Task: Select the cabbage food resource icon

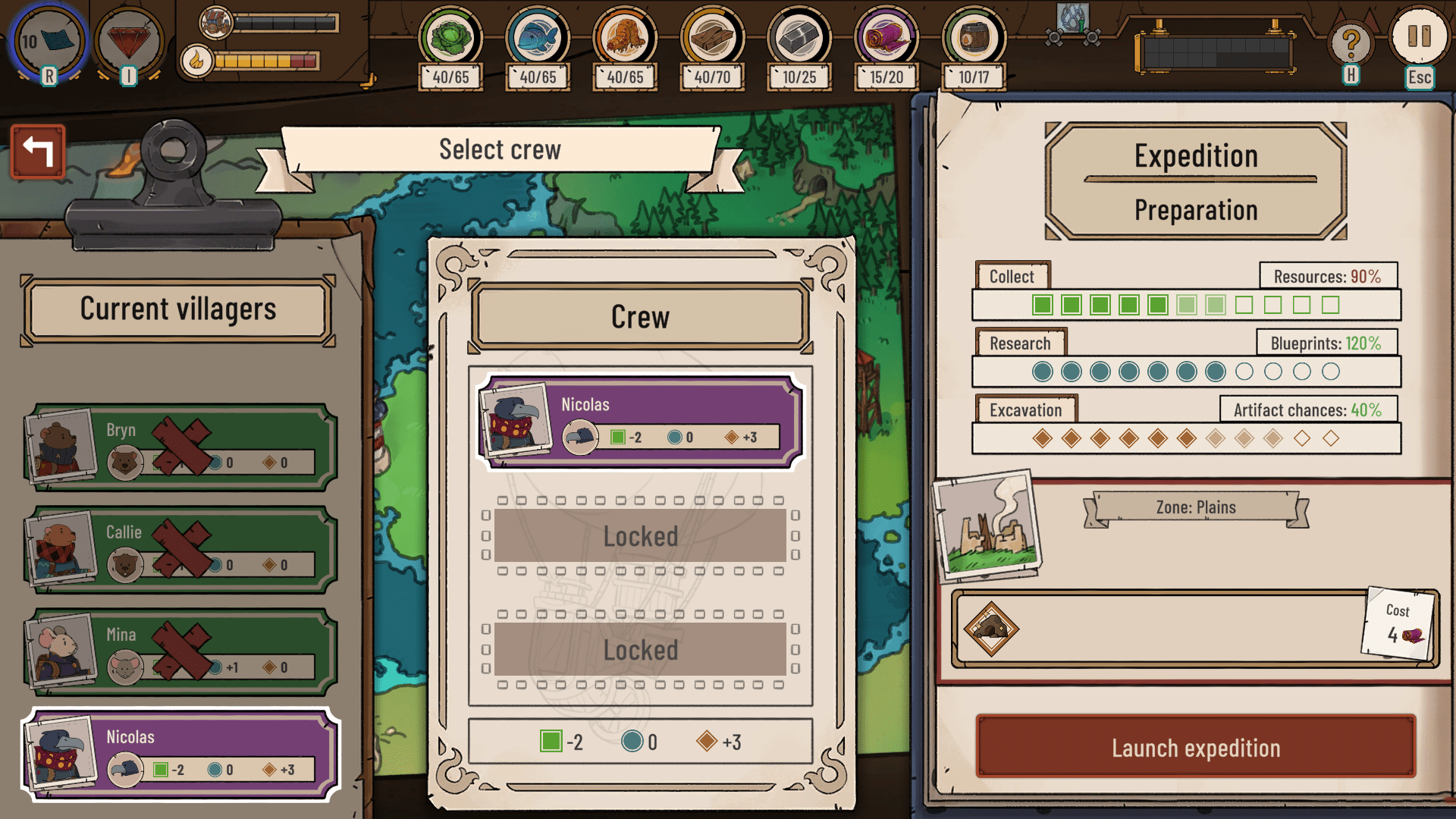Action: (x=450, y=36)
